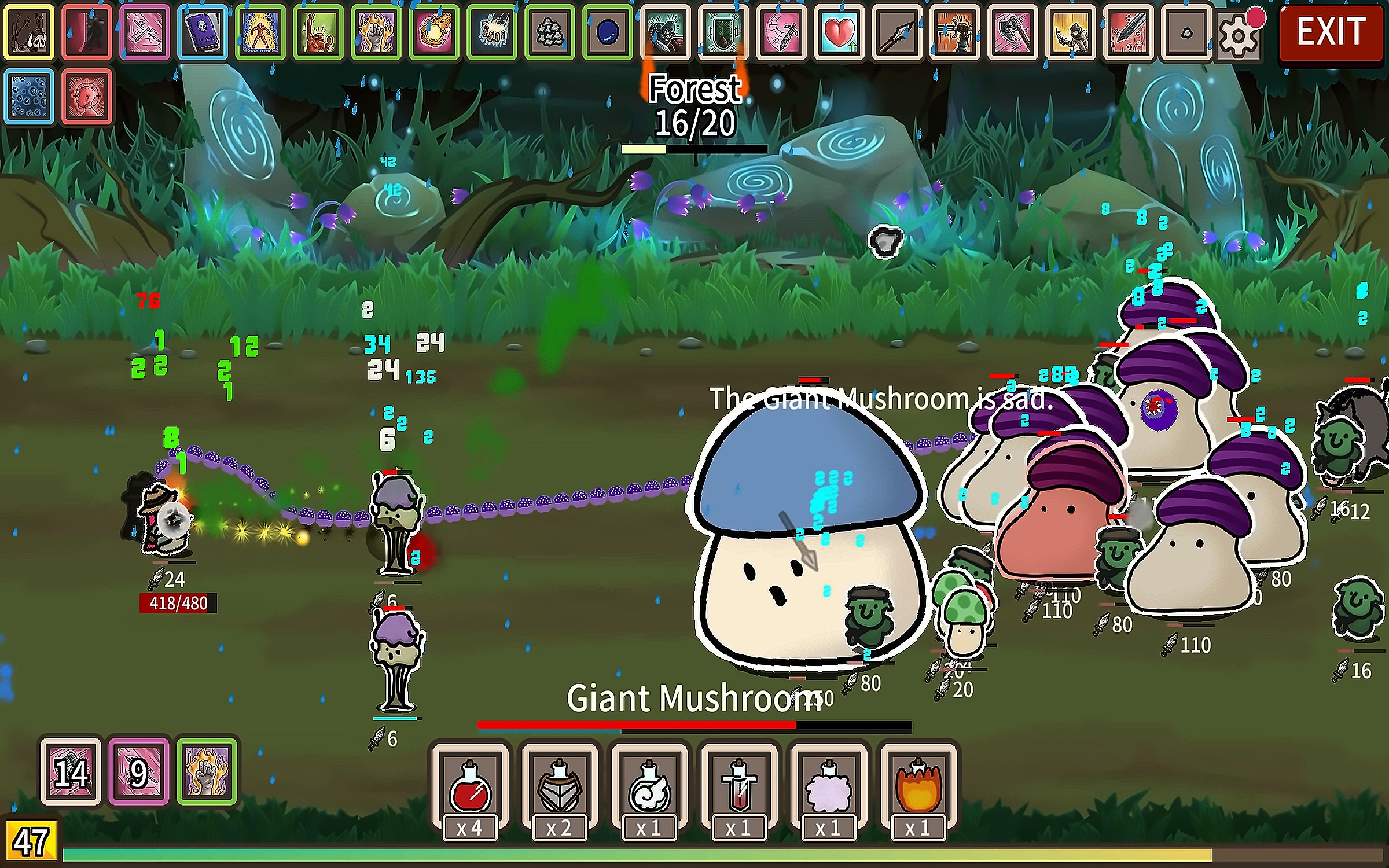Select the spear icon

click(897, 32)
